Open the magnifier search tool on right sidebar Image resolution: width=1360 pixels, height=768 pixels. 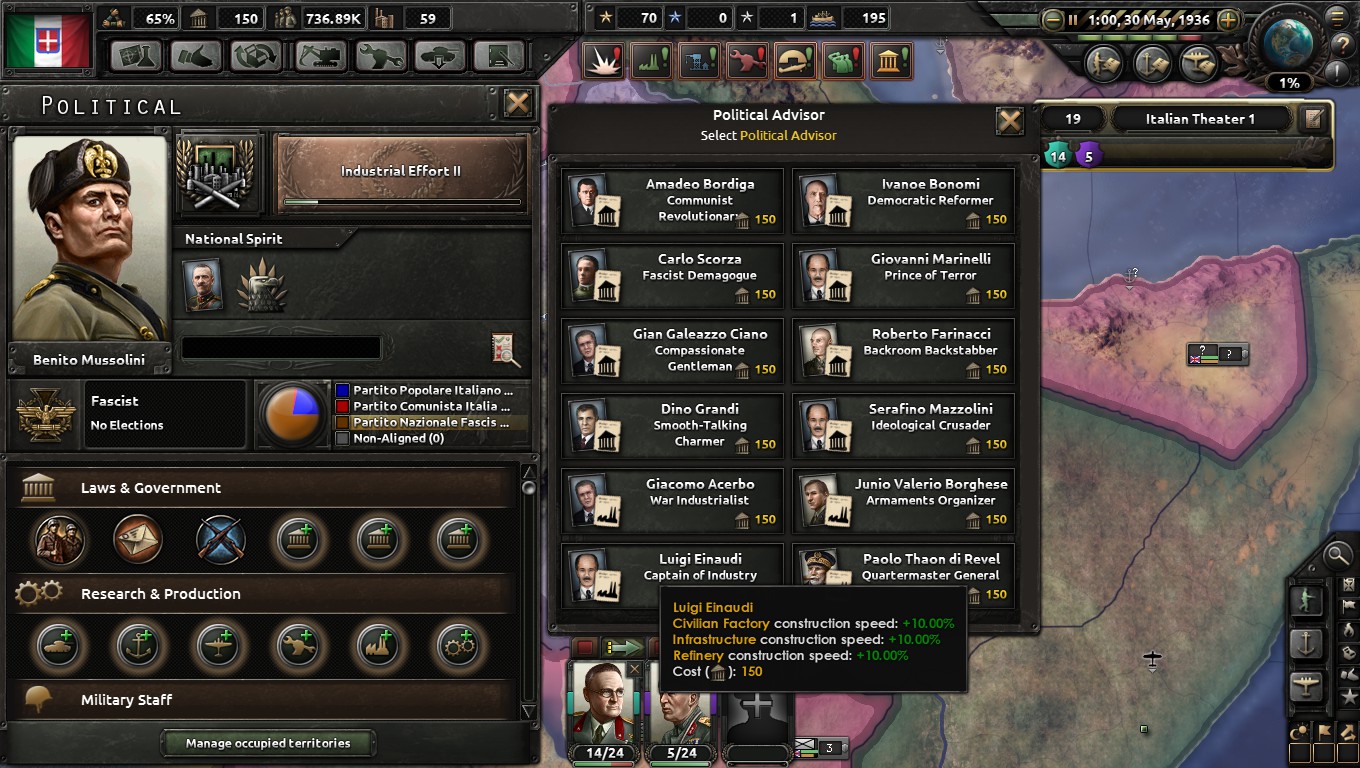tap(1337, 557)
